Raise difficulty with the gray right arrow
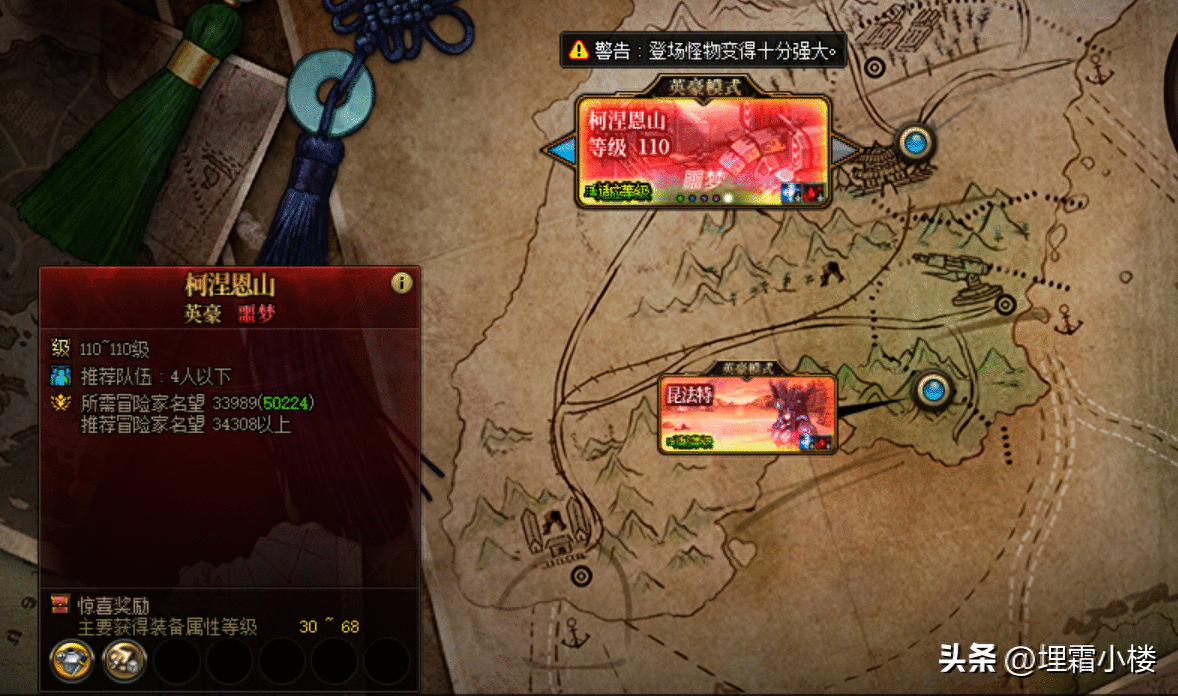Image resolution: width=1178 pixels, height=696 pixels. pos(846,150)
